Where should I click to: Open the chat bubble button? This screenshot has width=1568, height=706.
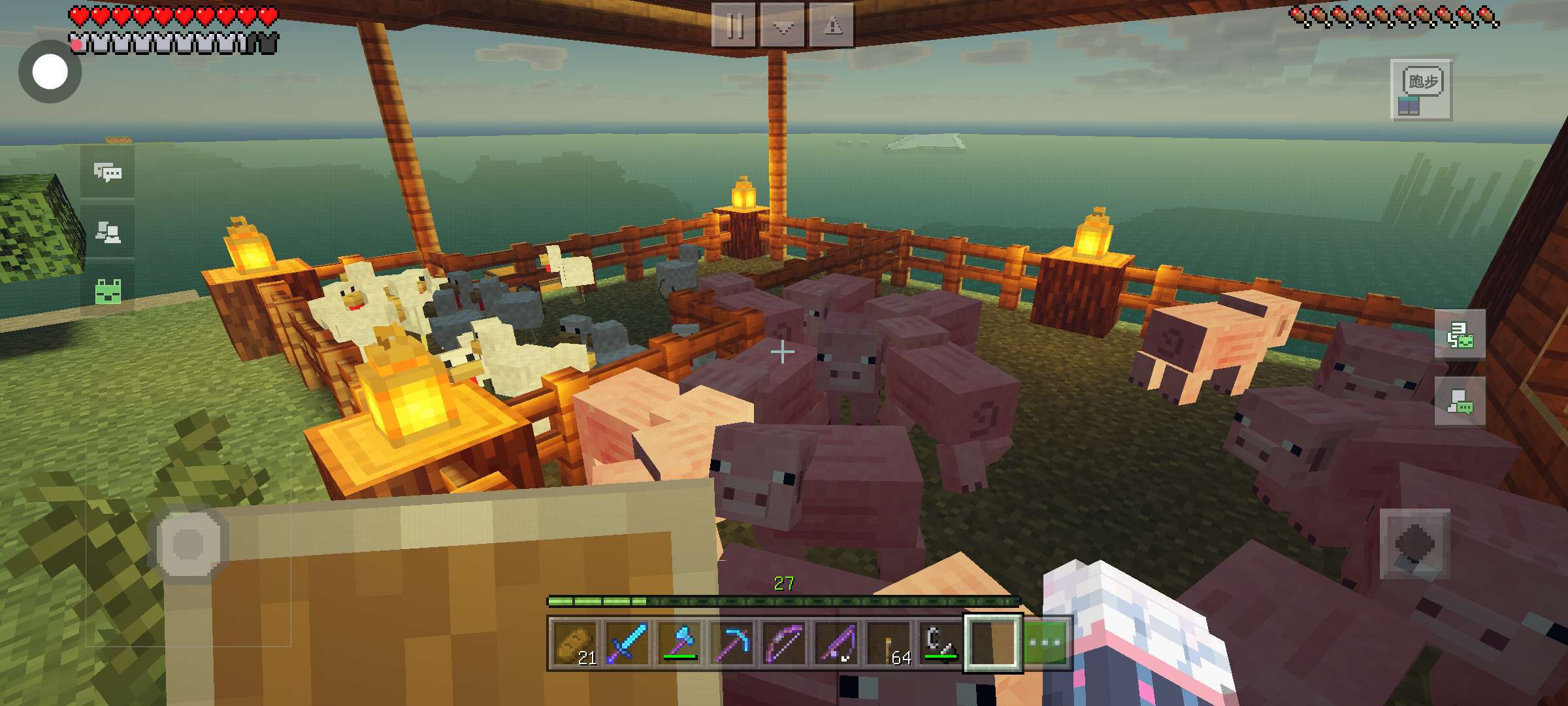pyautogui.click(x=108, y=172)
